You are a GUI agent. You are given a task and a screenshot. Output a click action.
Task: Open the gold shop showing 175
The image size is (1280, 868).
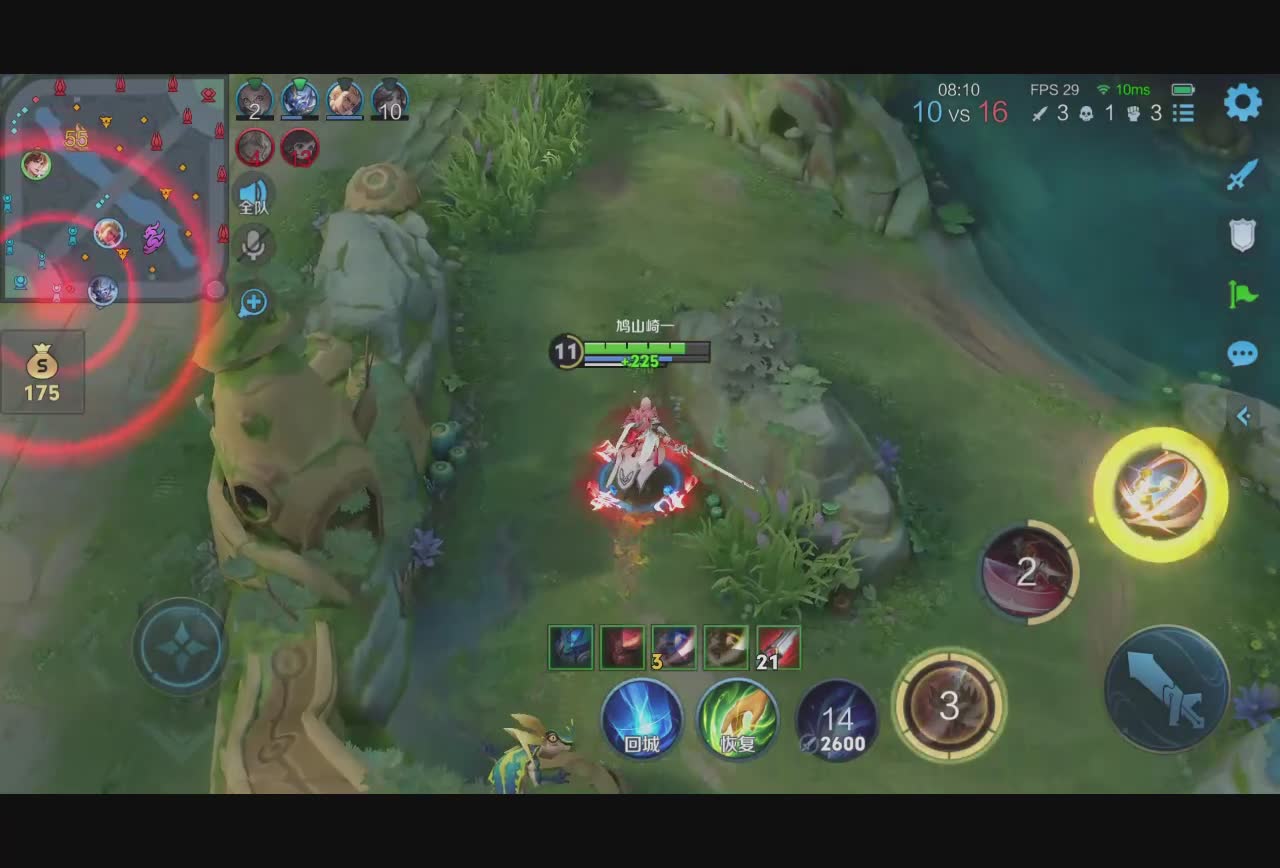point(42,372)
